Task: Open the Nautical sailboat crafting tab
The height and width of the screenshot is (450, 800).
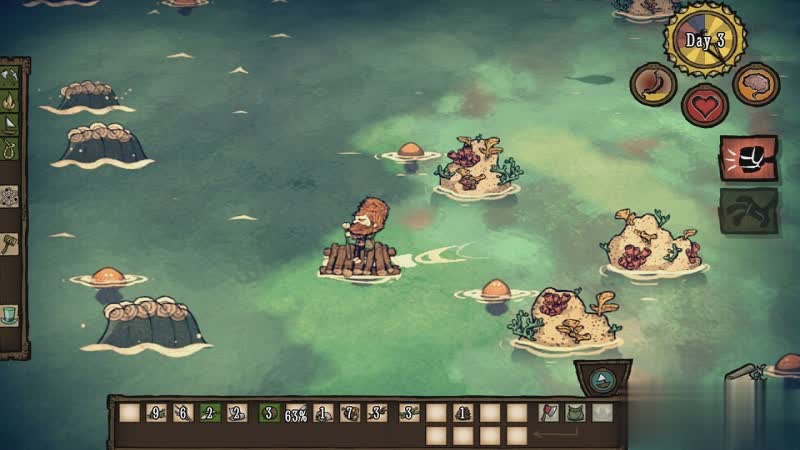Action: pyautogui.click(x=9, y=125)
